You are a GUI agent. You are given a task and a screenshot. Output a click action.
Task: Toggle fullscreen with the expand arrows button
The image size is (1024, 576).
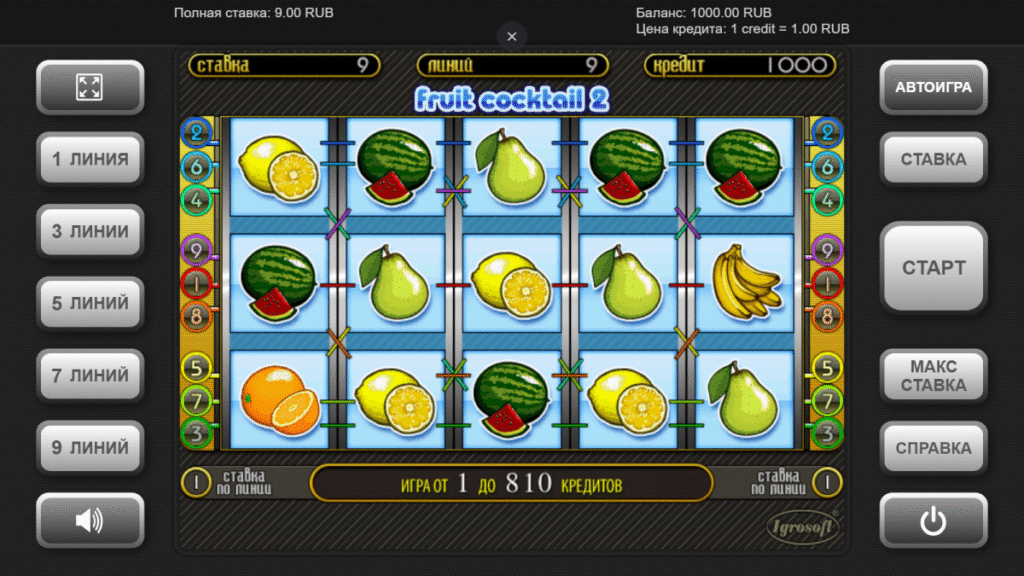pyautogui.click(x=90, y=87)
